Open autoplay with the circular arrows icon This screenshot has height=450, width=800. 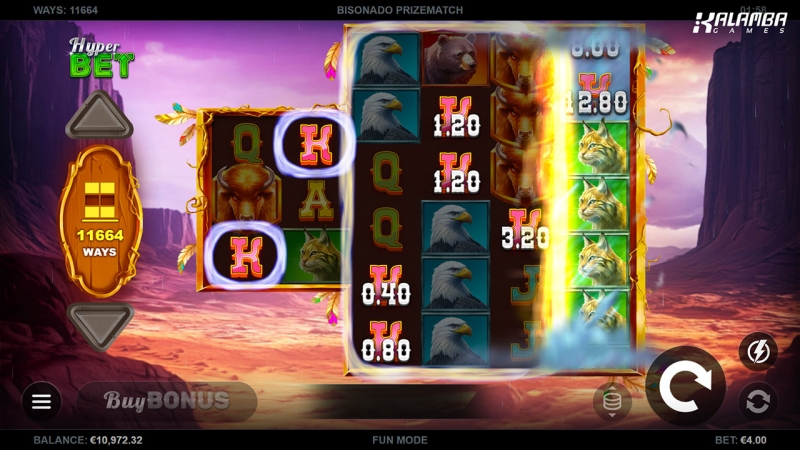click(758, 401)
